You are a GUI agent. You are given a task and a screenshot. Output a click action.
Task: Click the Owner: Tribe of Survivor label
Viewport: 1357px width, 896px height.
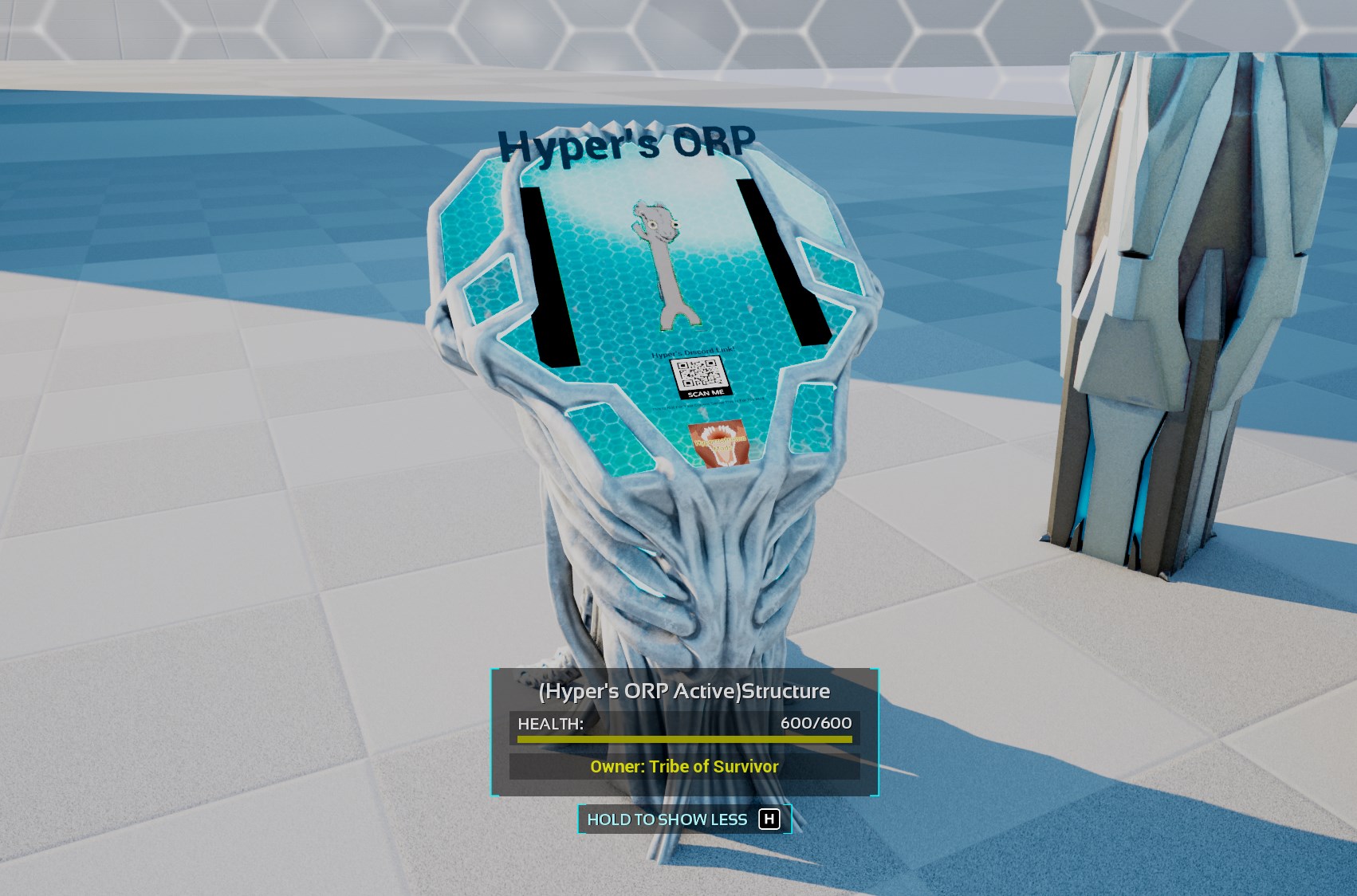point(683,766)
